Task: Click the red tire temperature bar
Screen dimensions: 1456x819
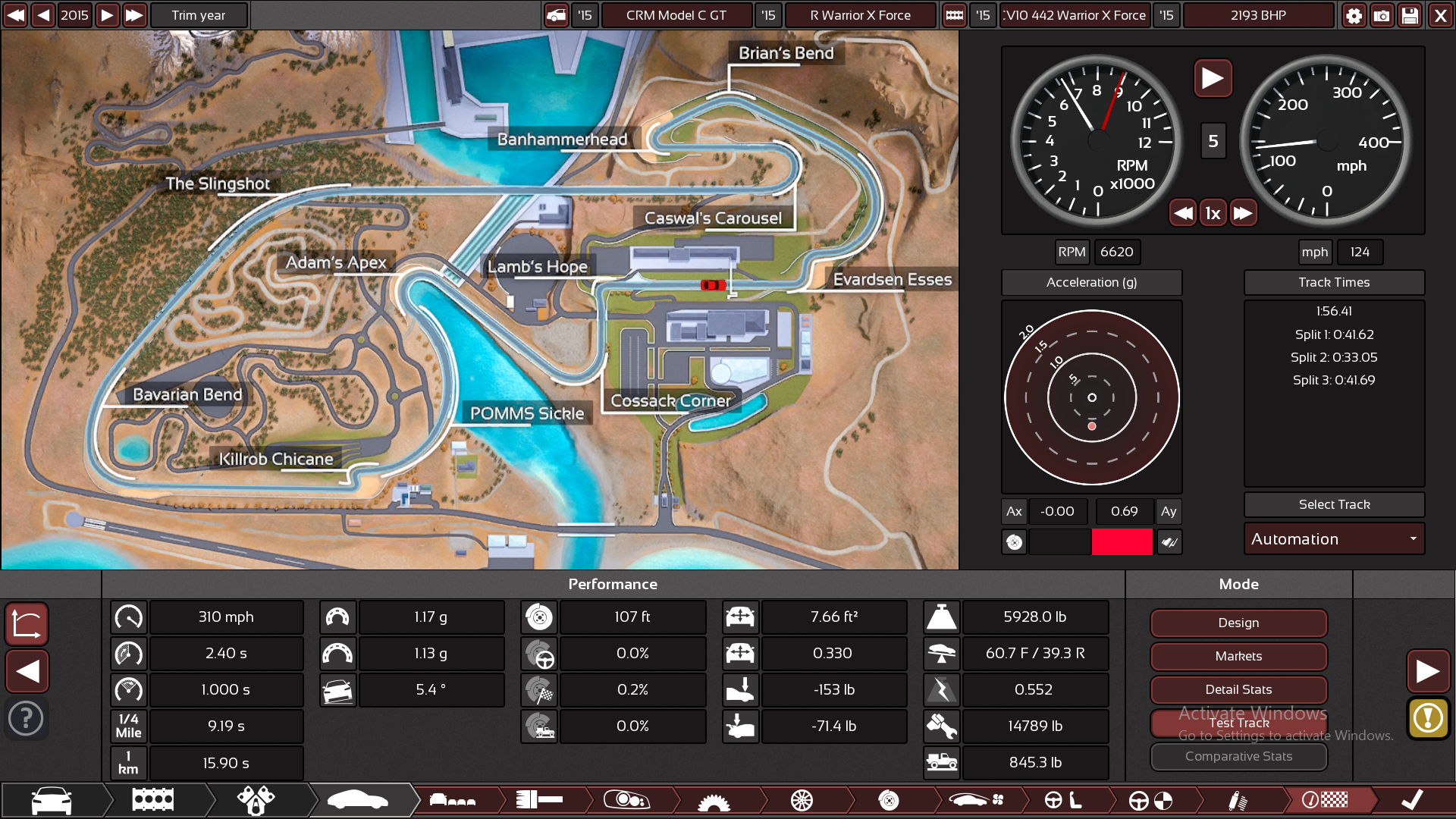Action: point(1122,542)
